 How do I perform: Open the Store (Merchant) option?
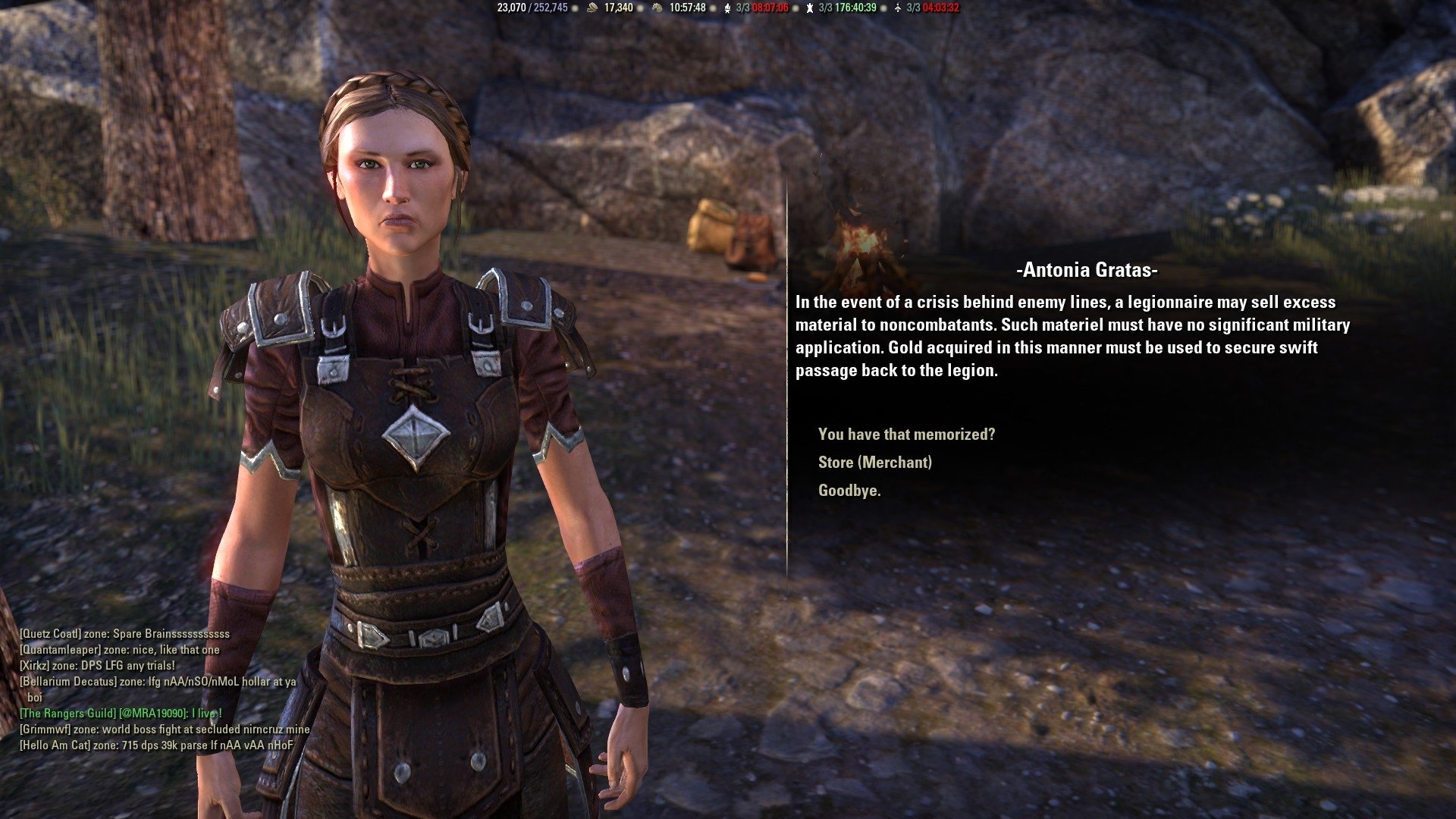874,463
